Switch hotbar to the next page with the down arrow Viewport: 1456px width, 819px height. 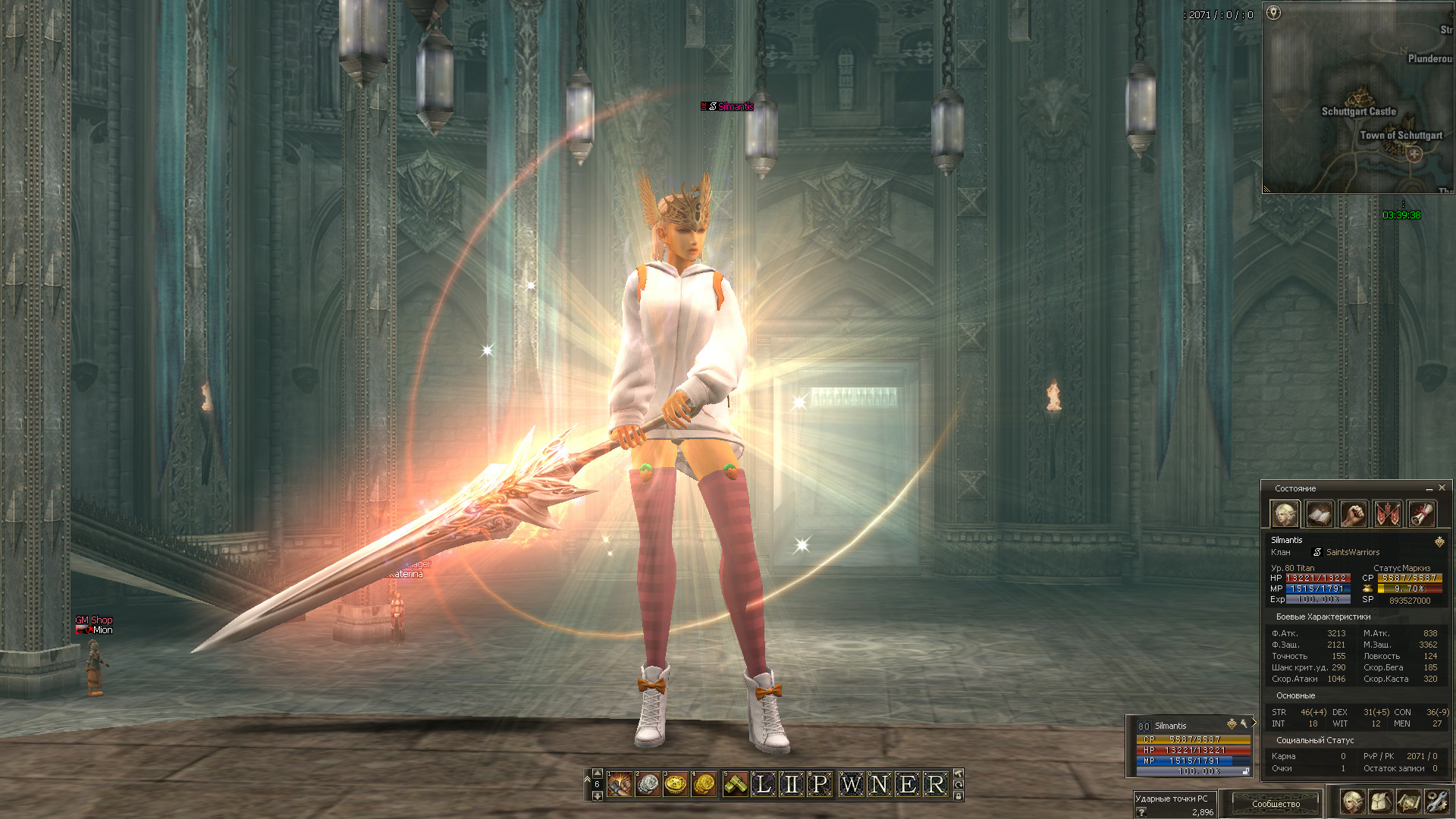pyautogui.click(x=597, y=795)
